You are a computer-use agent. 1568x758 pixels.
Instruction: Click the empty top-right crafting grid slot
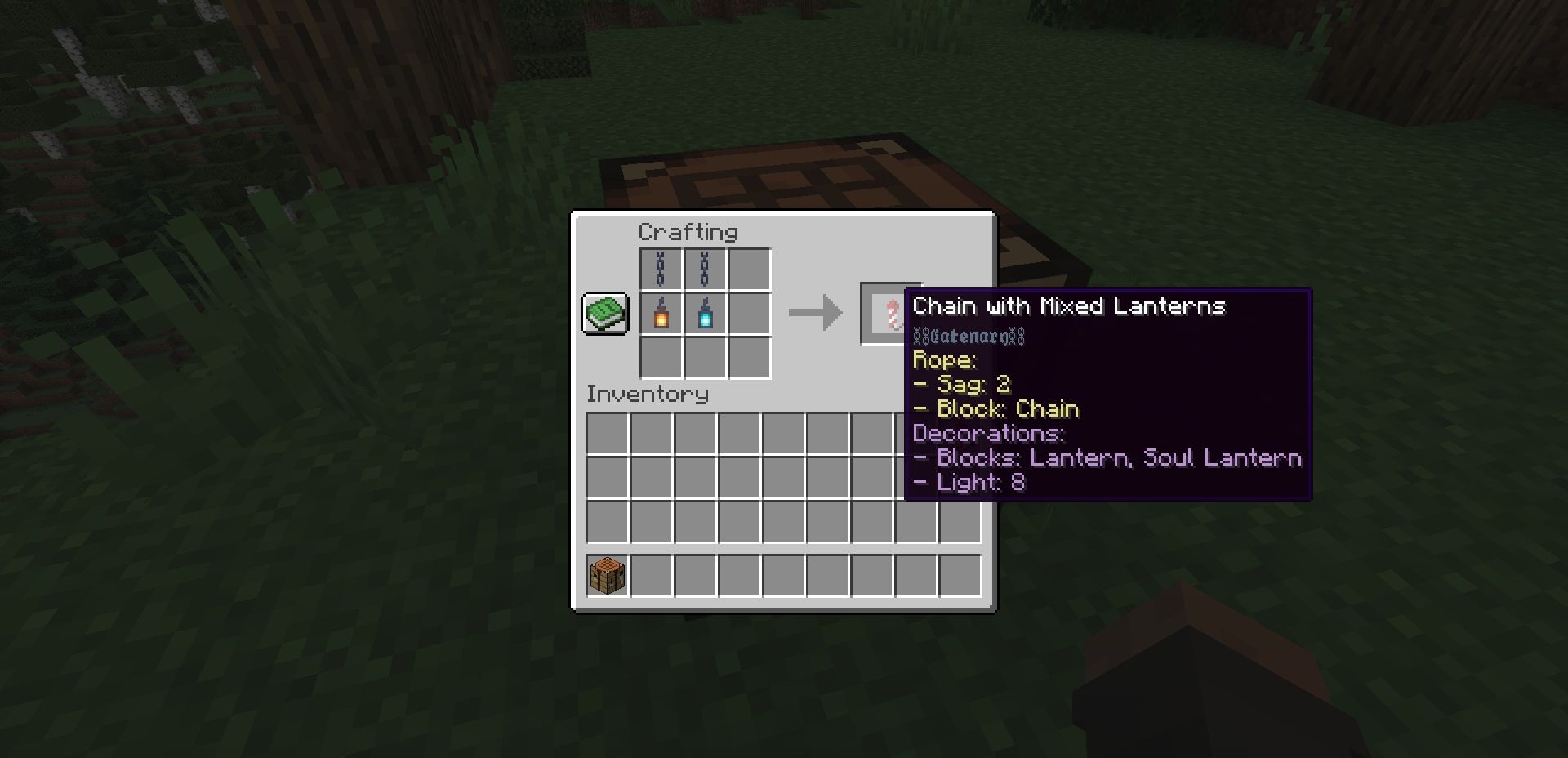tap(748, 269)
